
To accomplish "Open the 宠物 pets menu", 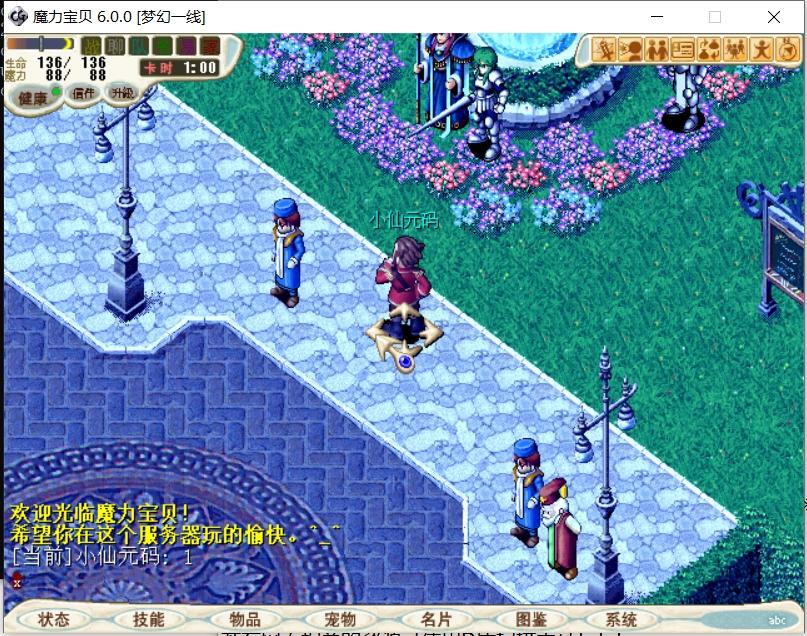I will click(339, 620).
